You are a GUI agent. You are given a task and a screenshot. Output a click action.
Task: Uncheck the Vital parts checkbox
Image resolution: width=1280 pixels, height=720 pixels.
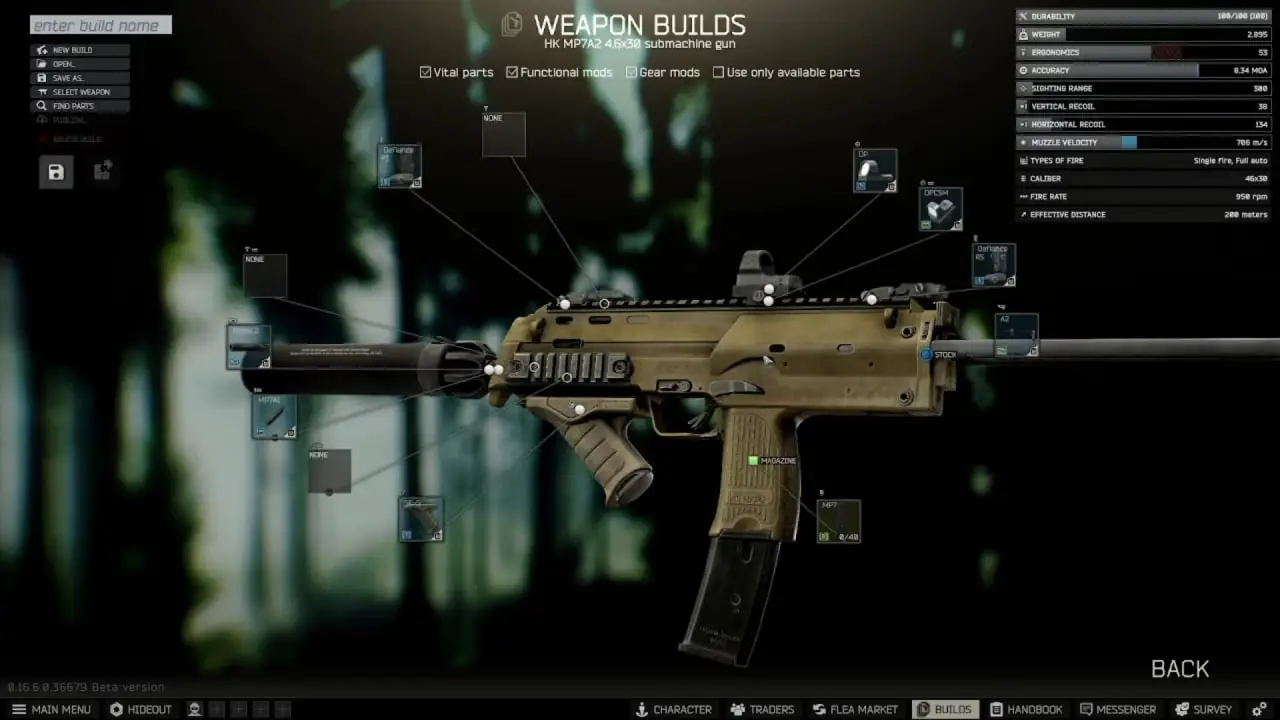425,72
